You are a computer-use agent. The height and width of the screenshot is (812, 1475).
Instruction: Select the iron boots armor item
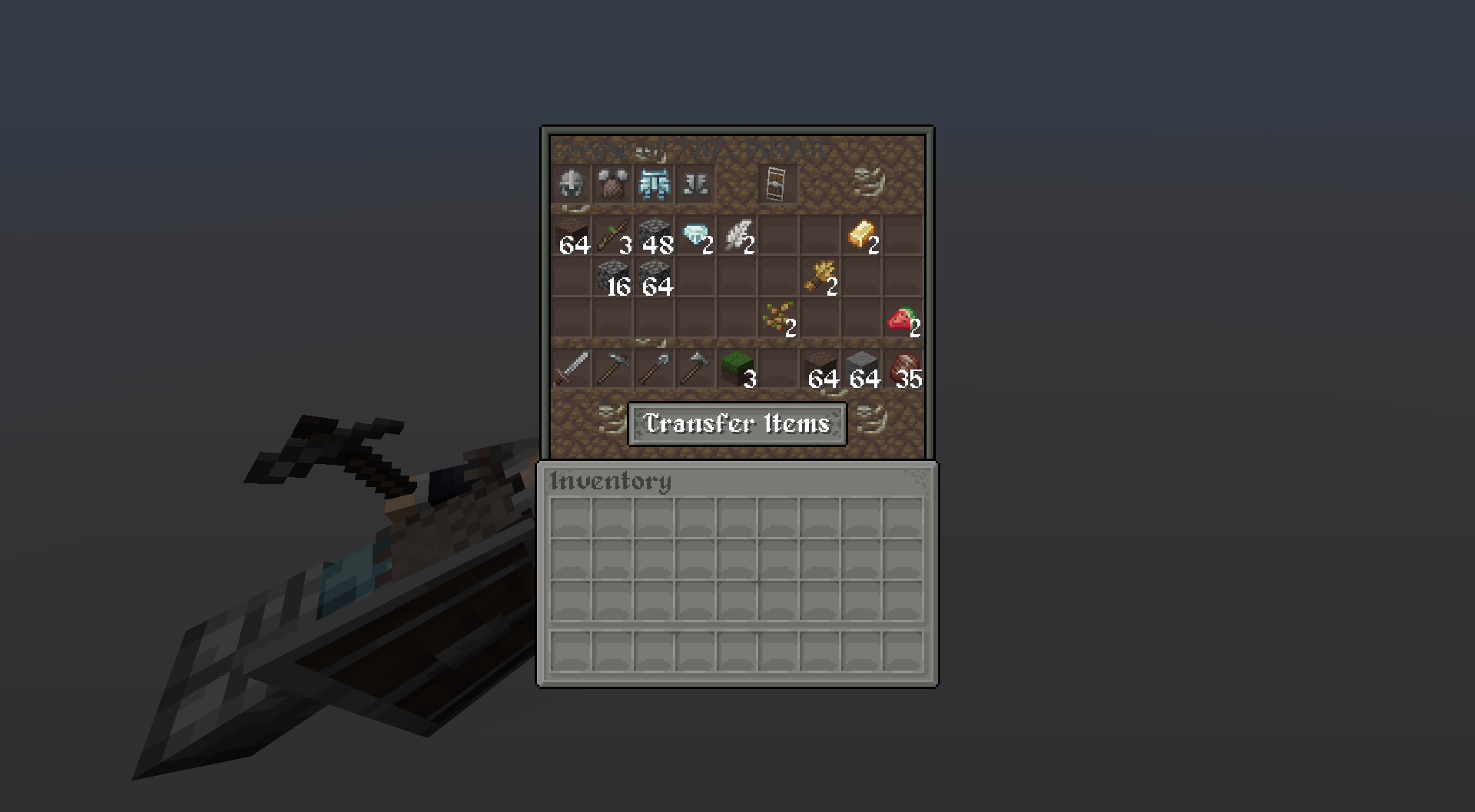pos(695,184)
